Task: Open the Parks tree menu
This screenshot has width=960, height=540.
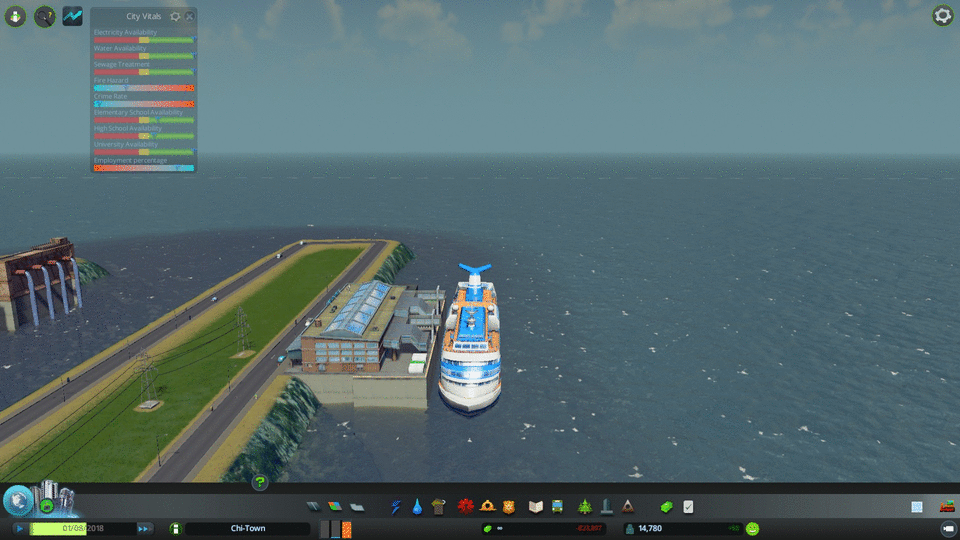Action: [584, 507]
